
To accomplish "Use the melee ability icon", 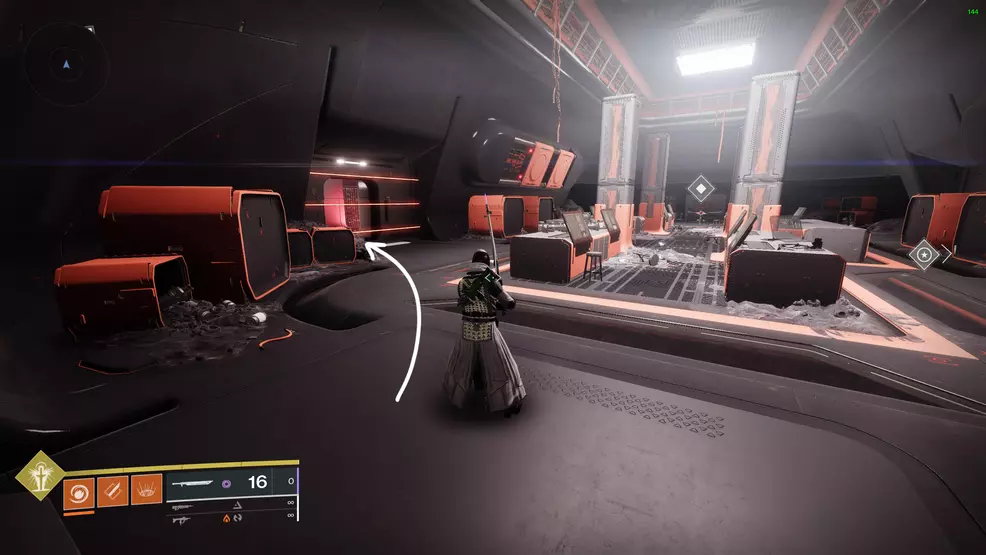I will 112,494.
